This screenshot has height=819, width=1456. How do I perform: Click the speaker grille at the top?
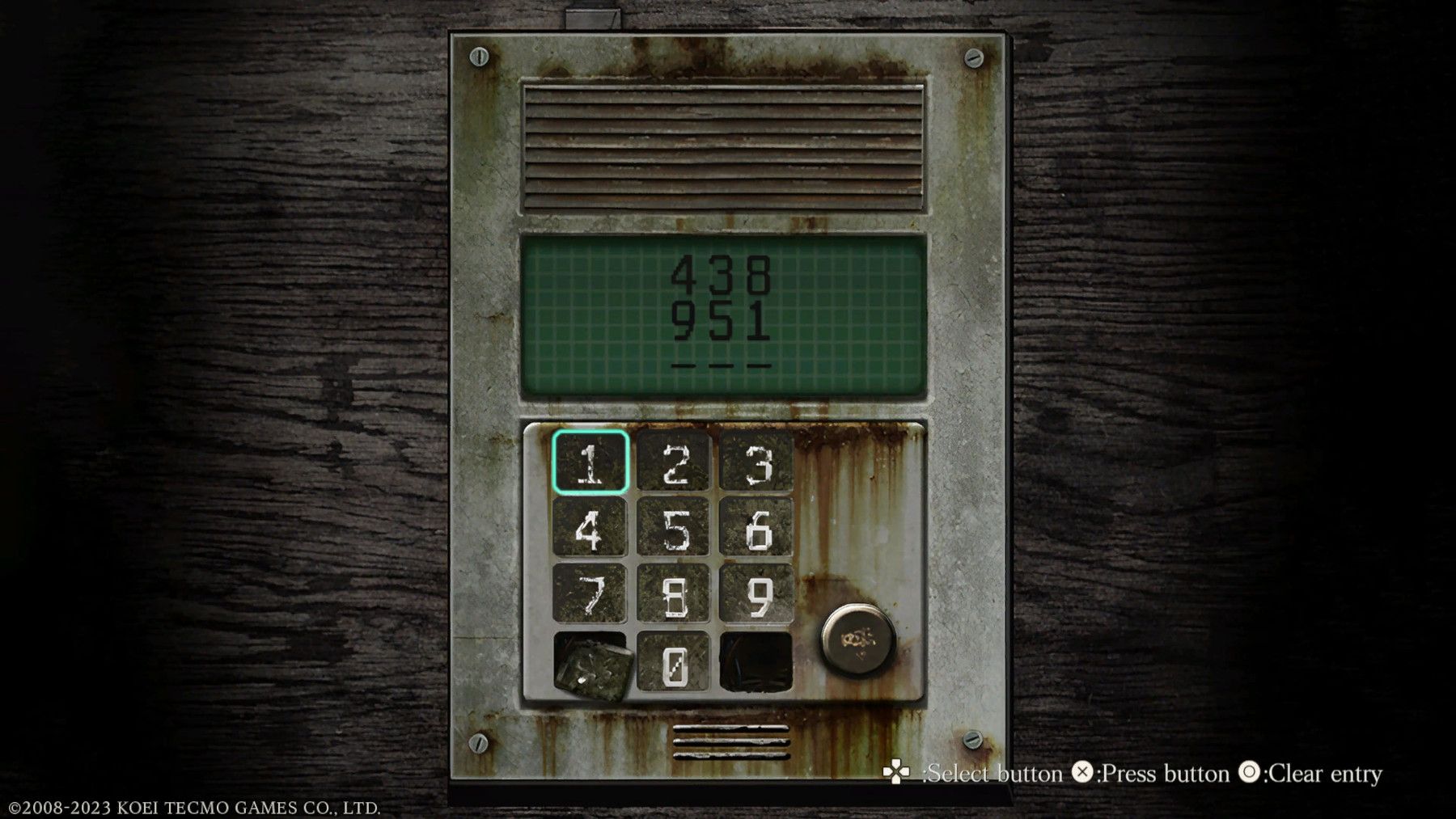[724, 146]
